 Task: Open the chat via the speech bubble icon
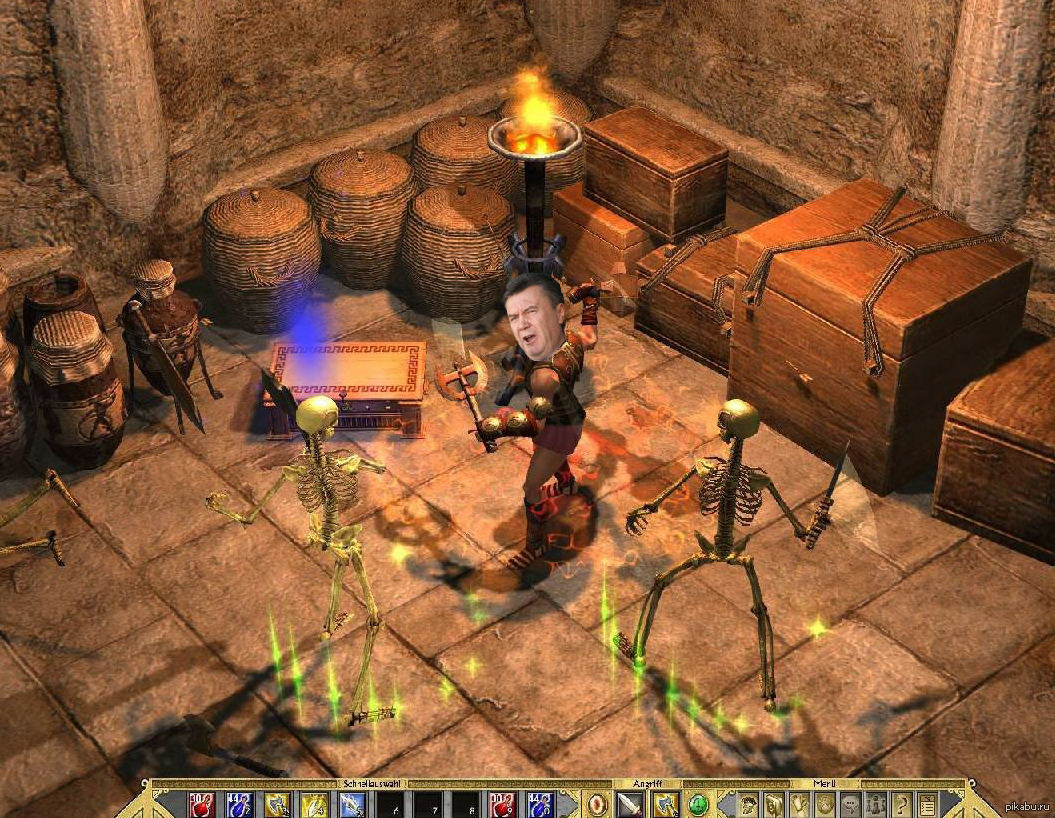(851, 804)
